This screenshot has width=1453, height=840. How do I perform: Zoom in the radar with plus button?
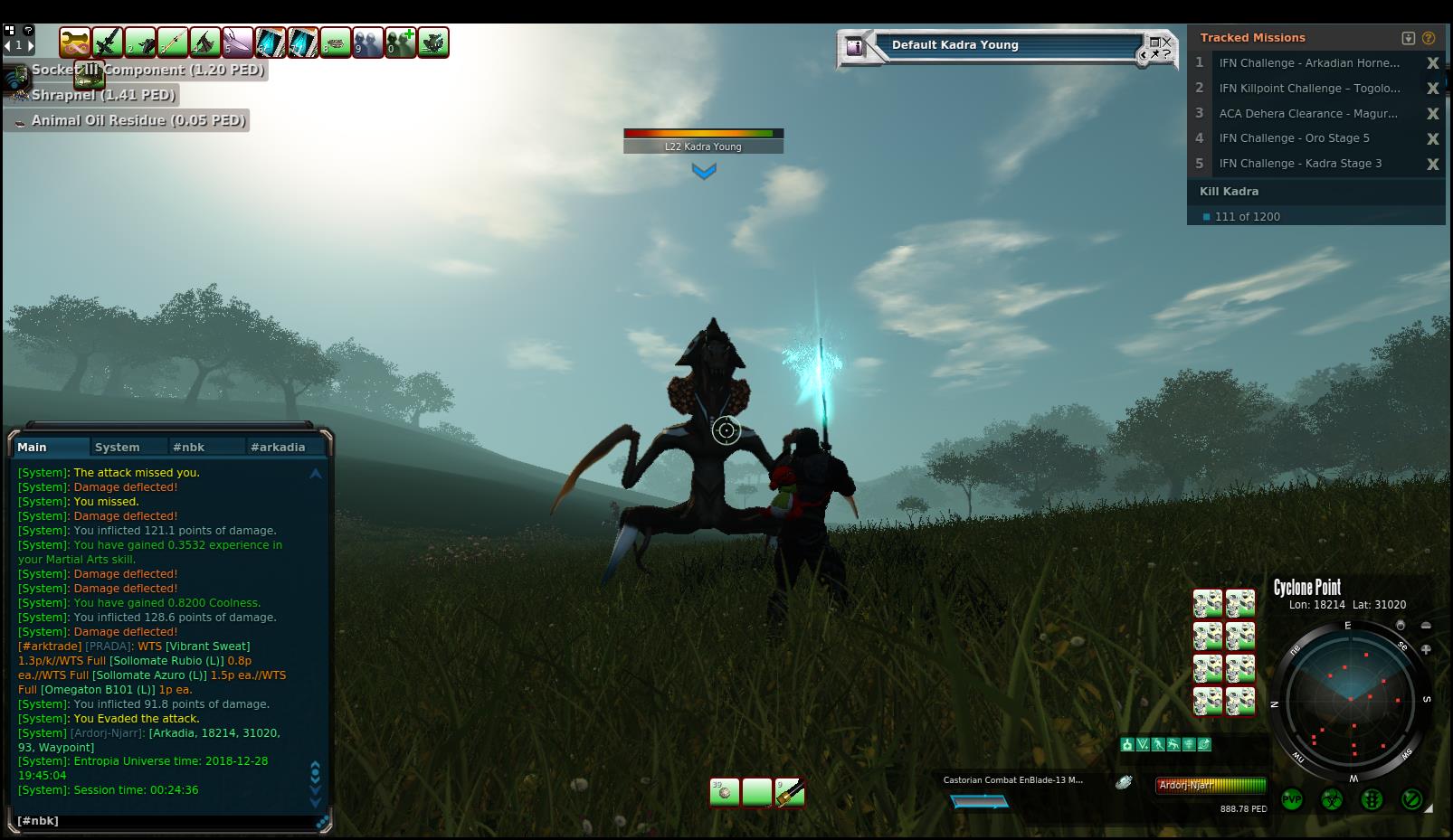(x=1426, y=649)
